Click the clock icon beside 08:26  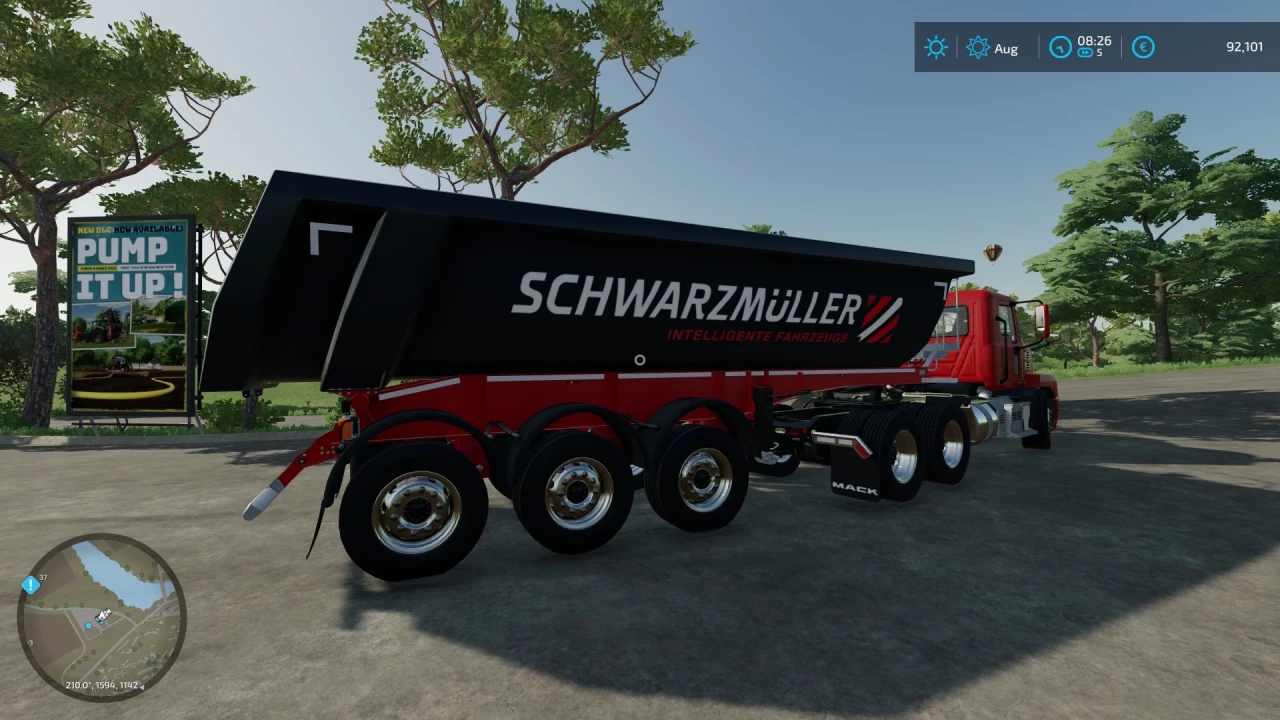1060,46
